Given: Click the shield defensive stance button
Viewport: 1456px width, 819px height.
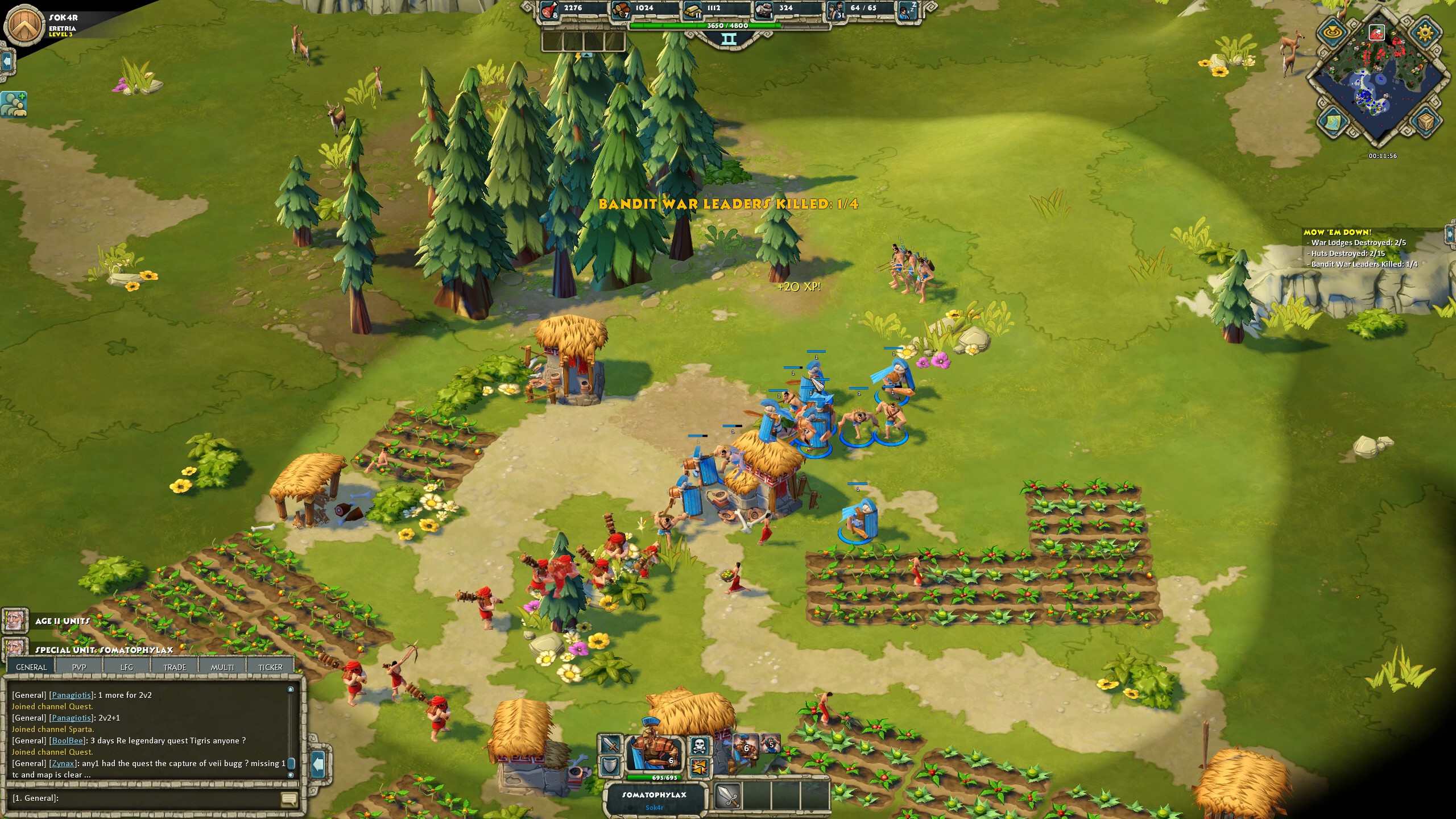Looking at the screenshot, I should 611,766.
